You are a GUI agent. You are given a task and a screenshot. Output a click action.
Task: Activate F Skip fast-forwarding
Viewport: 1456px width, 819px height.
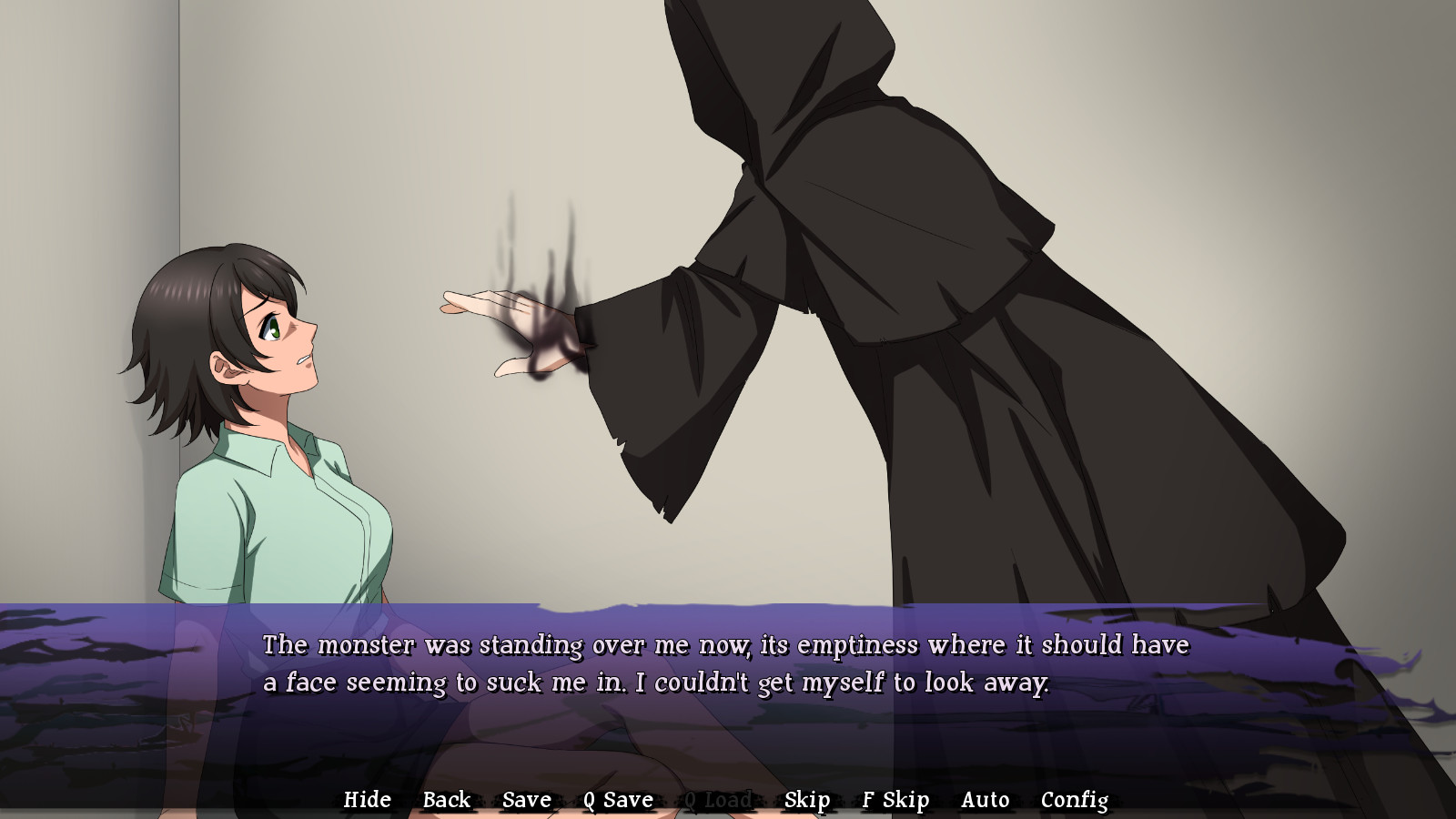pos(895,799)
